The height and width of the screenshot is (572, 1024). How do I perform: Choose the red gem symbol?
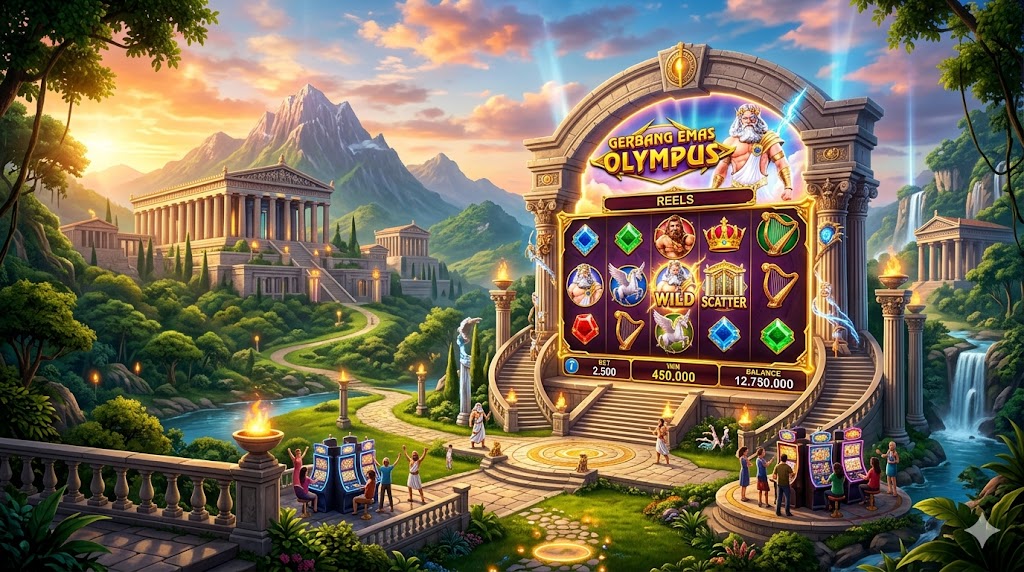(x=583, y=331)
